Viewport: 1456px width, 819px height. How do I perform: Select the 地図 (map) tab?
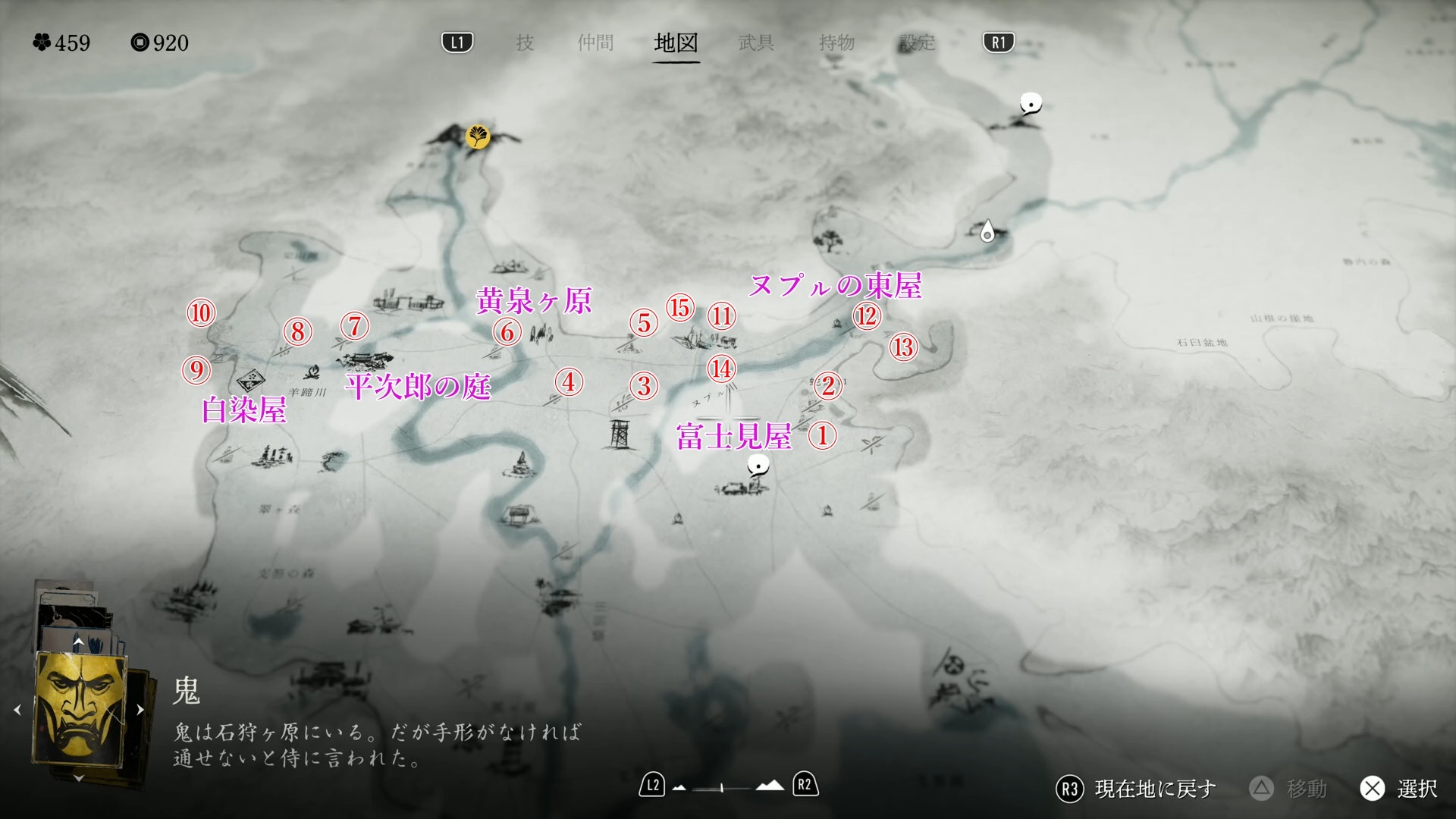click(x=676, y=42)
